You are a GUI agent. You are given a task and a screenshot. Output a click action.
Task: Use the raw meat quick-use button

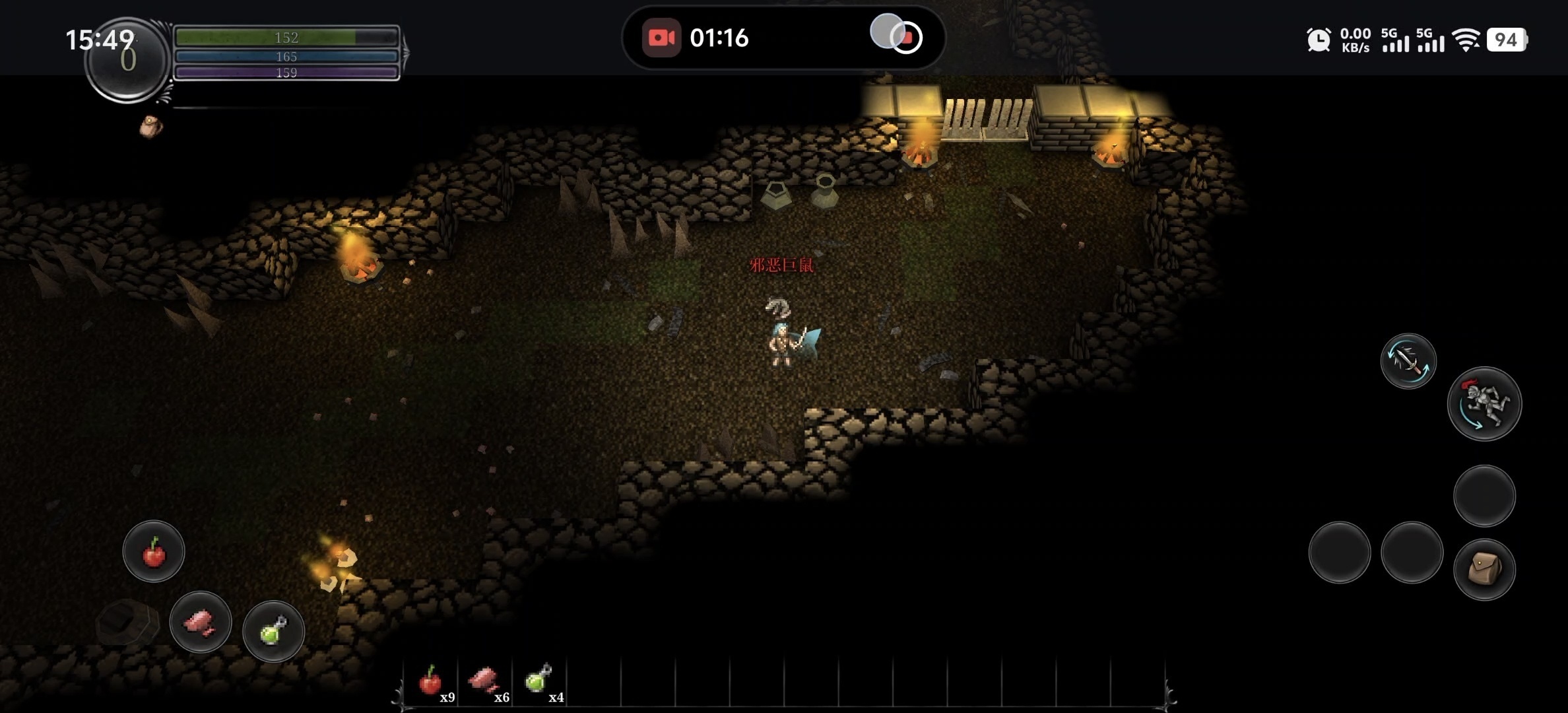[x=201, y=622]
